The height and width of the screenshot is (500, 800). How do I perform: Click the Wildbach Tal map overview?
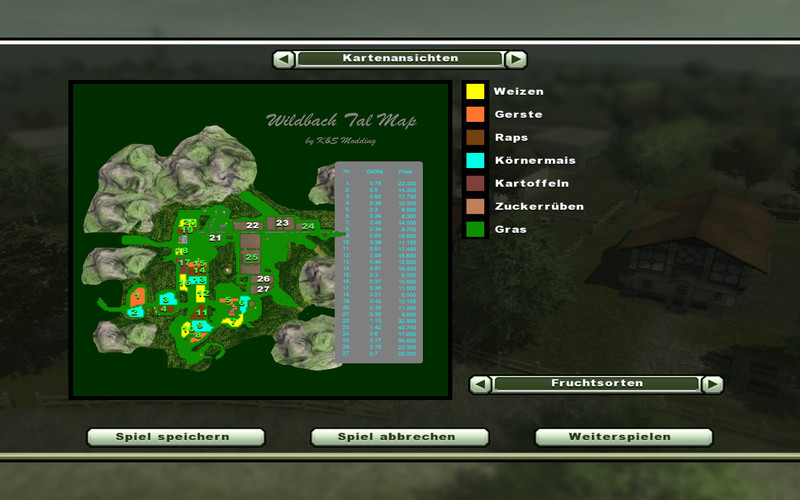click(260, 239)
